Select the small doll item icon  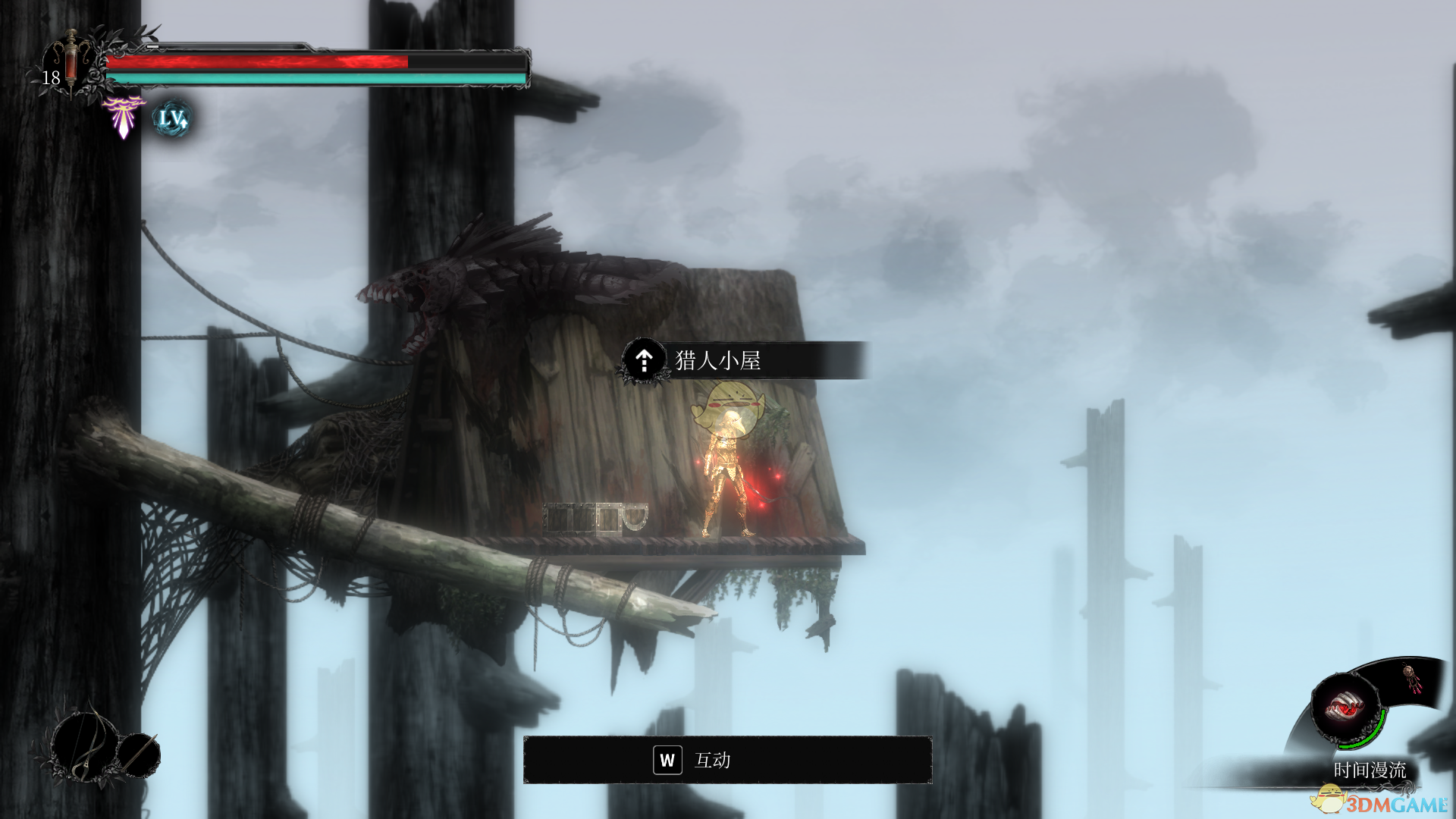[1411, 678]
